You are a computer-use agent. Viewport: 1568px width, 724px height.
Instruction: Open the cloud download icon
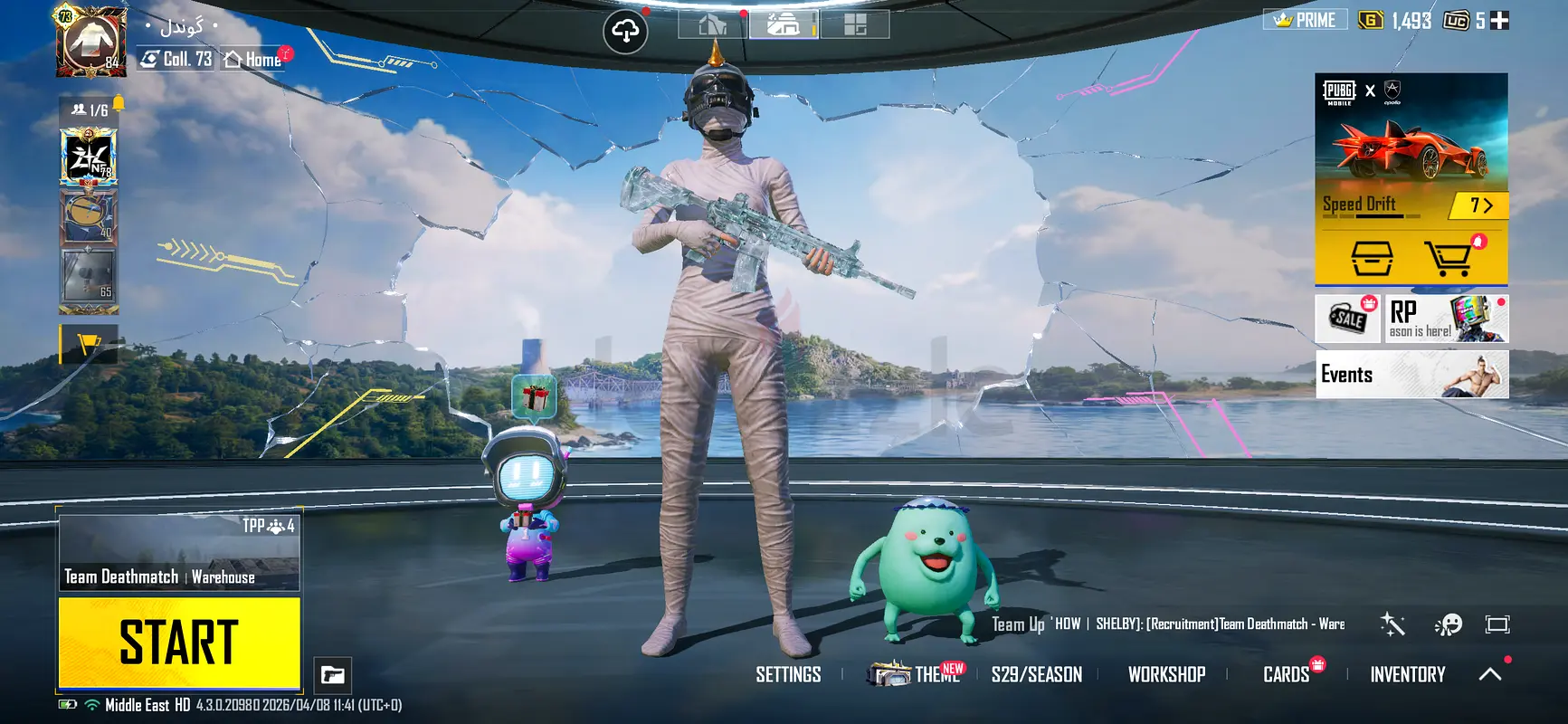(625, 33)
